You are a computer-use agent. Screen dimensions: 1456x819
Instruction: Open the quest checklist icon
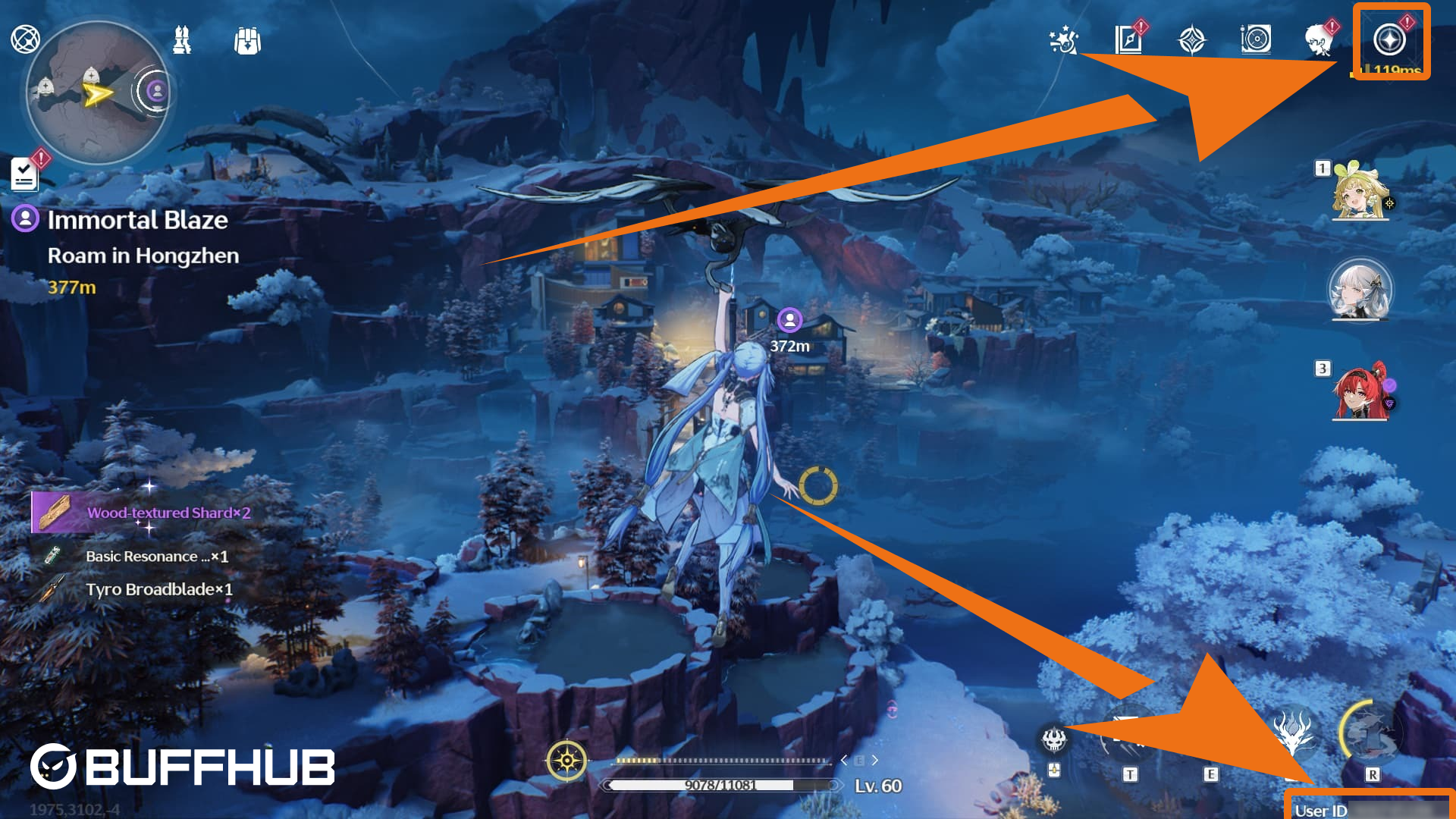click(x=25, y=174)
